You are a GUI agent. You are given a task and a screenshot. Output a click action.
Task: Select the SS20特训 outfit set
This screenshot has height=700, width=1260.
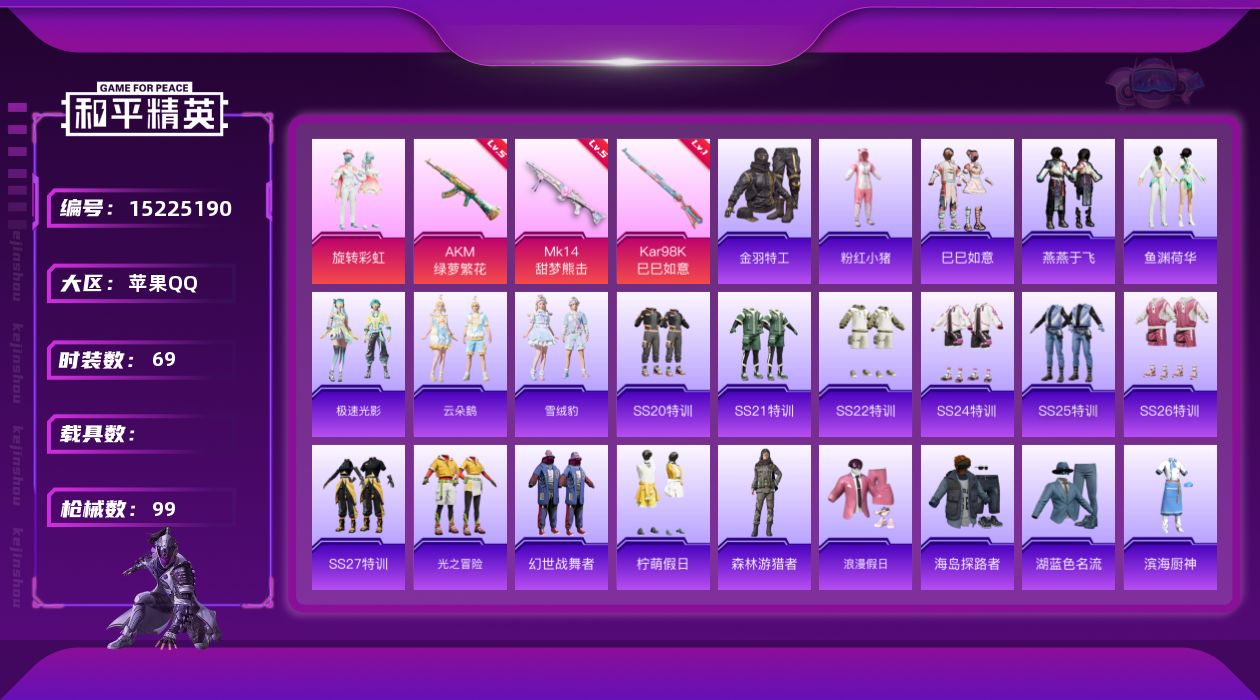coord(663,364)
